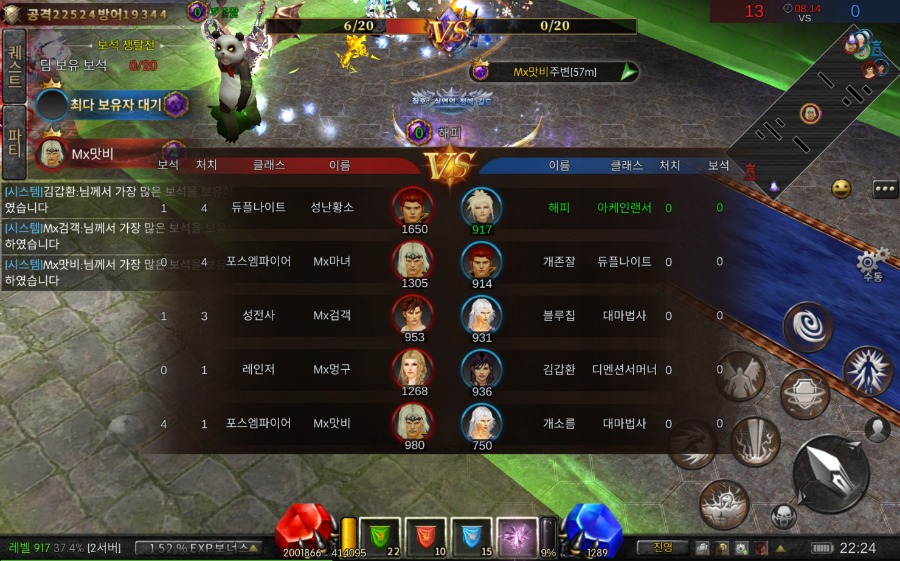Cast the winged angel skill
900x561 pixels.
point(740,376)
